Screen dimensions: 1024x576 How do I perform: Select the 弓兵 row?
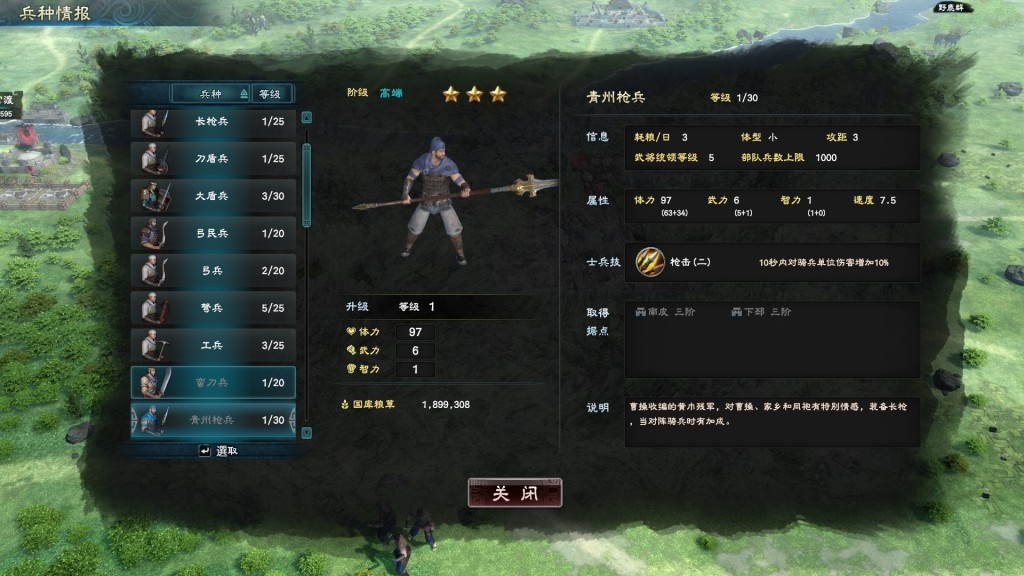(x=213, y=270)
